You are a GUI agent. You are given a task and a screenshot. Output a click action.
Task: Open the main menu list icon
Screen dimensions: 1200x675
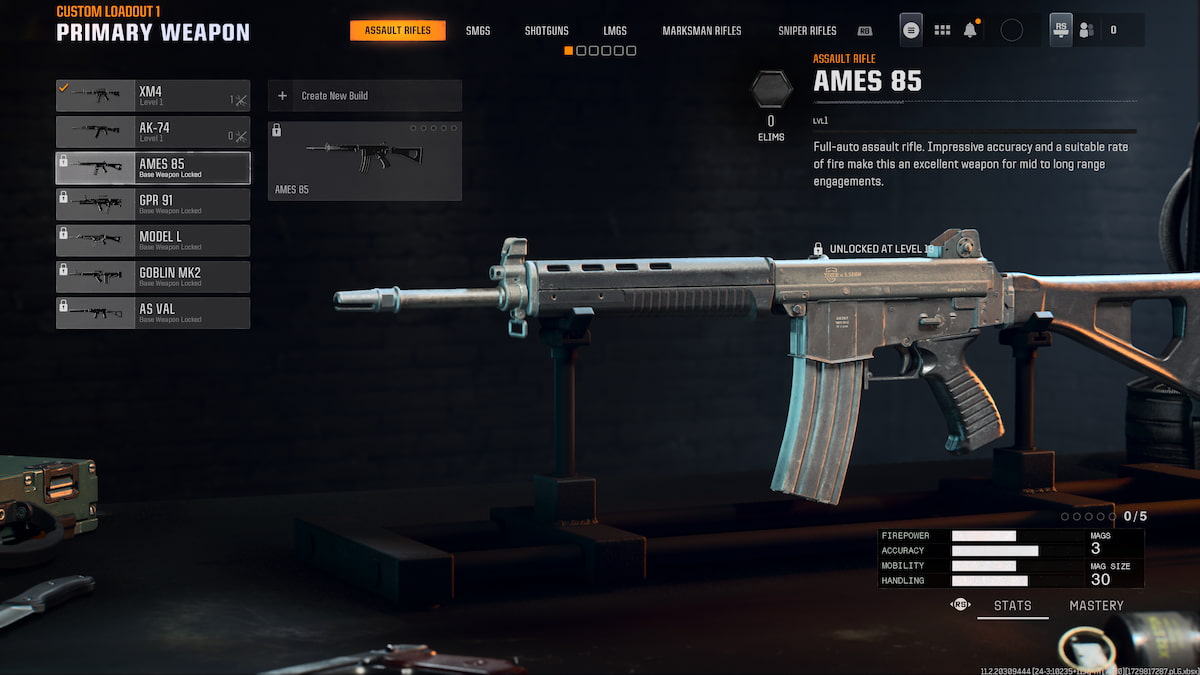pyautogui.click(x=911, y=30)
